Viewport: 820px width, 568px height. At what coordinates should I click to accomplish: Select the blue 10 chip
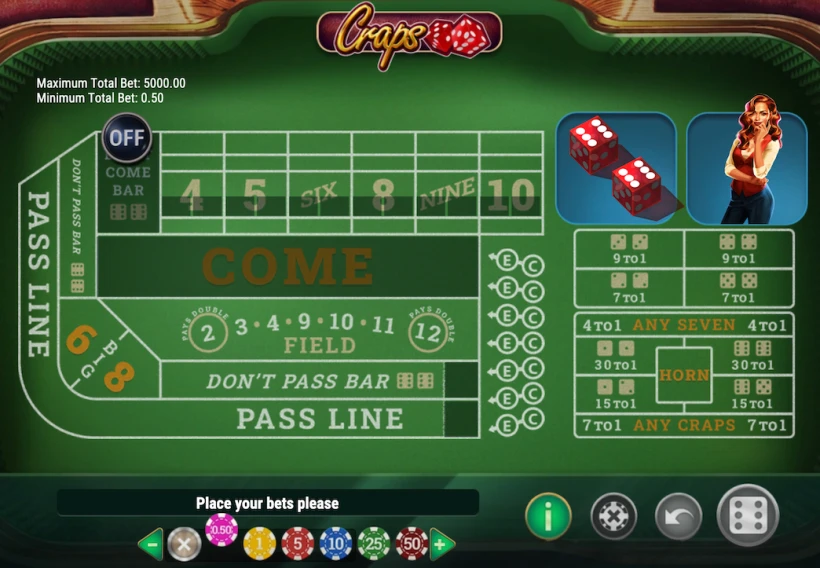click(336, 543)
